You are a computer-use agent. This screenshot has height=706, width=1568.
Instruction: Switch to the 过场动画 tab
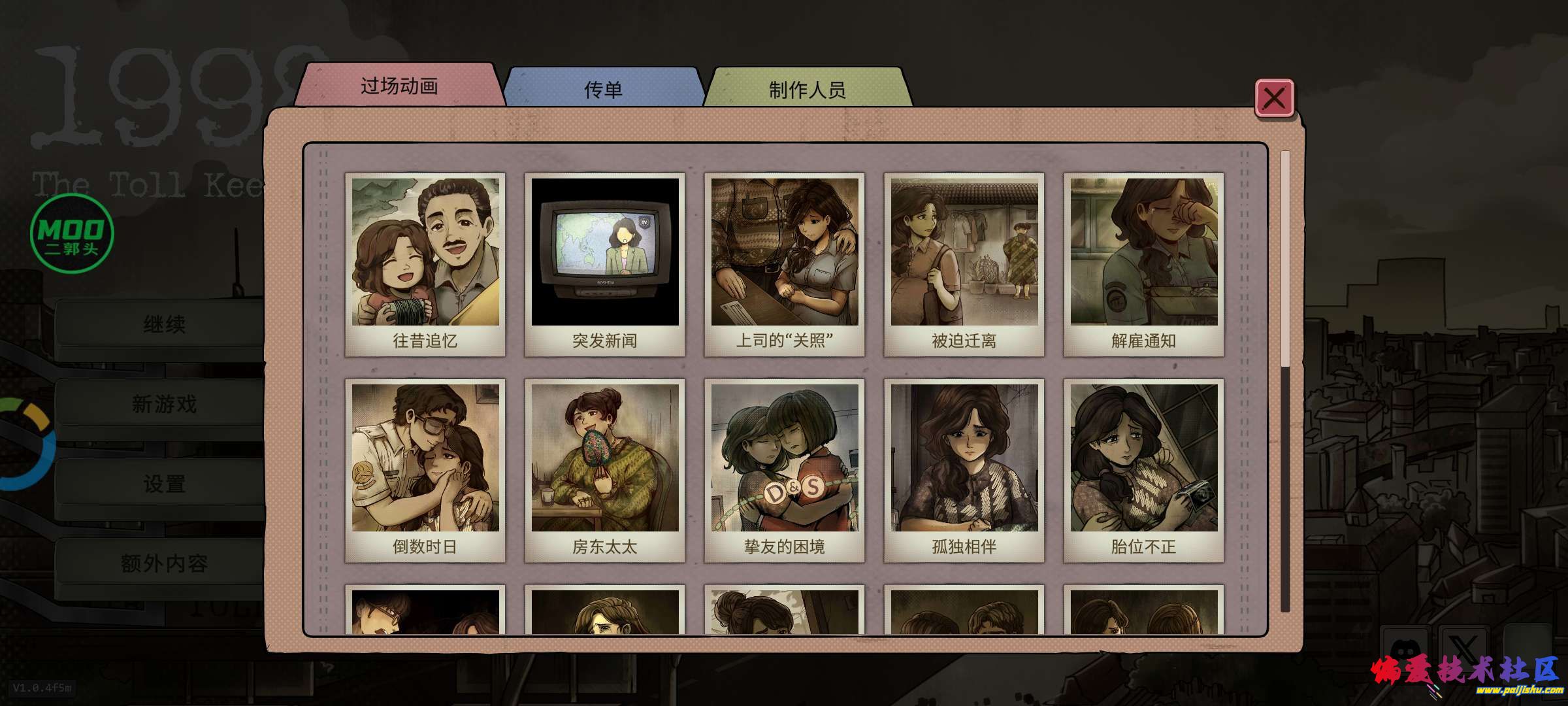tap(399, 86)
